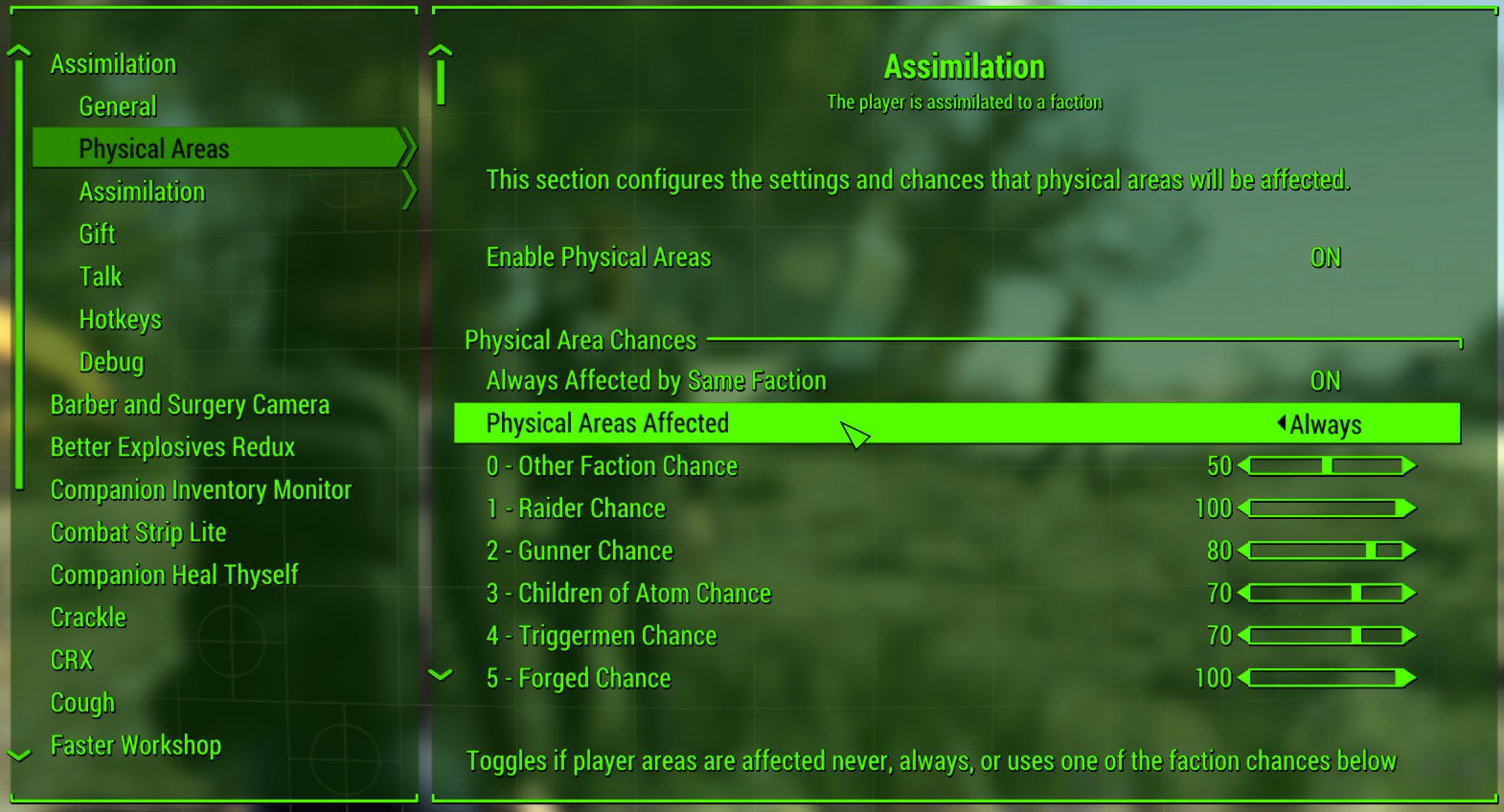Click the left arrow on Other Faction Chance slider
The image size is (1504, 812).
(1241, 466)
